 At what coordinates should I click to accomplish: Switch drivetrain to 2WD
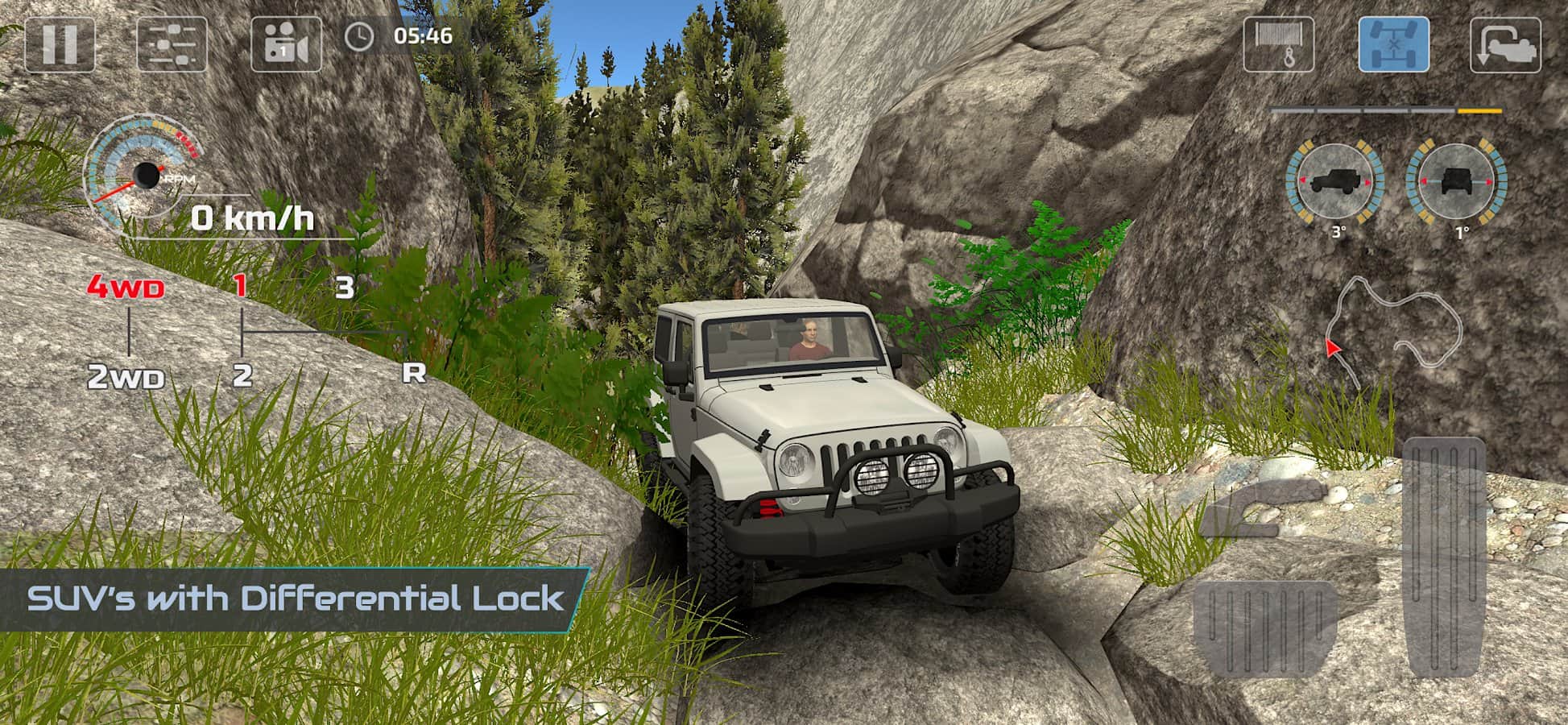coord(126,377)
